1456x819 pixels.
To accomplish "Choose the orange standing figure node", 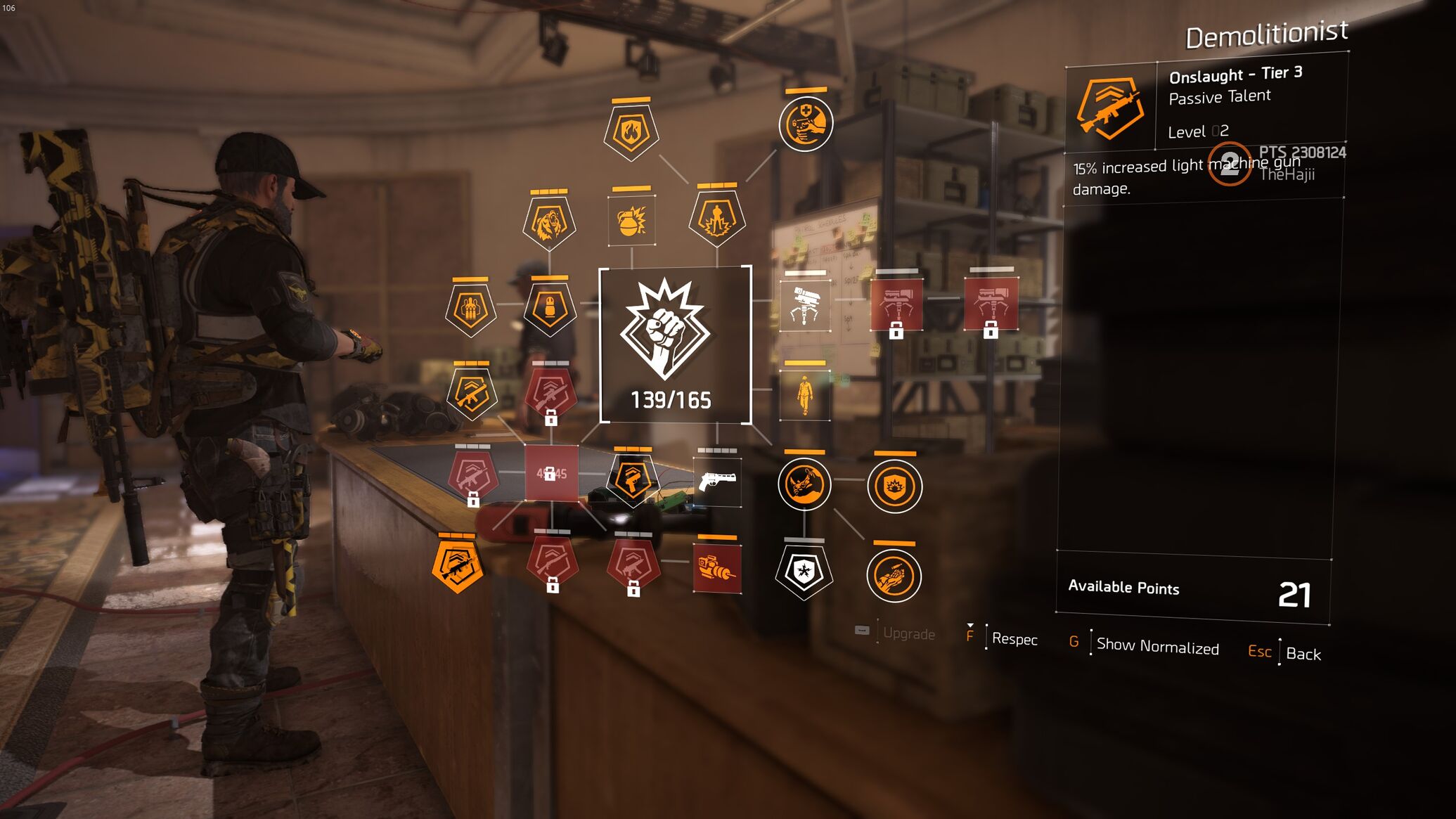I will coord(805,396).
